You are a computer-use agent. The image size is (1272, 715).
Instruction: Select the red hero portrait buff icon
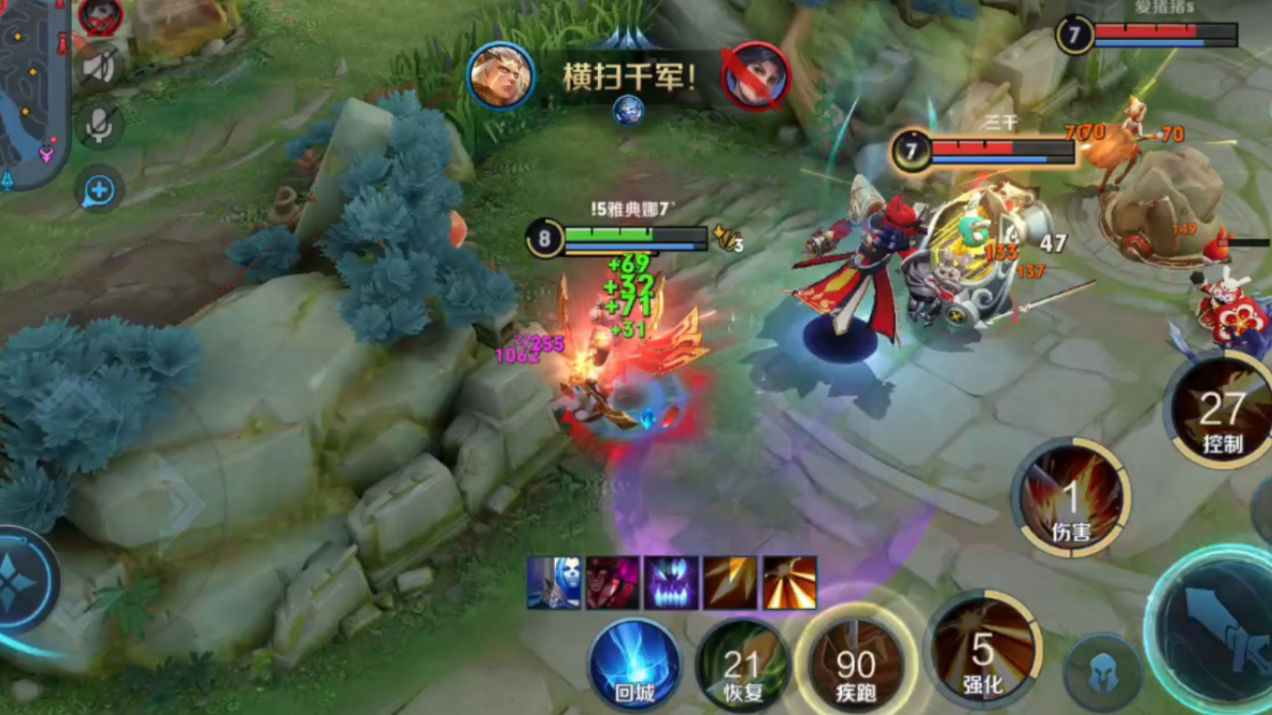pos(612,584)
